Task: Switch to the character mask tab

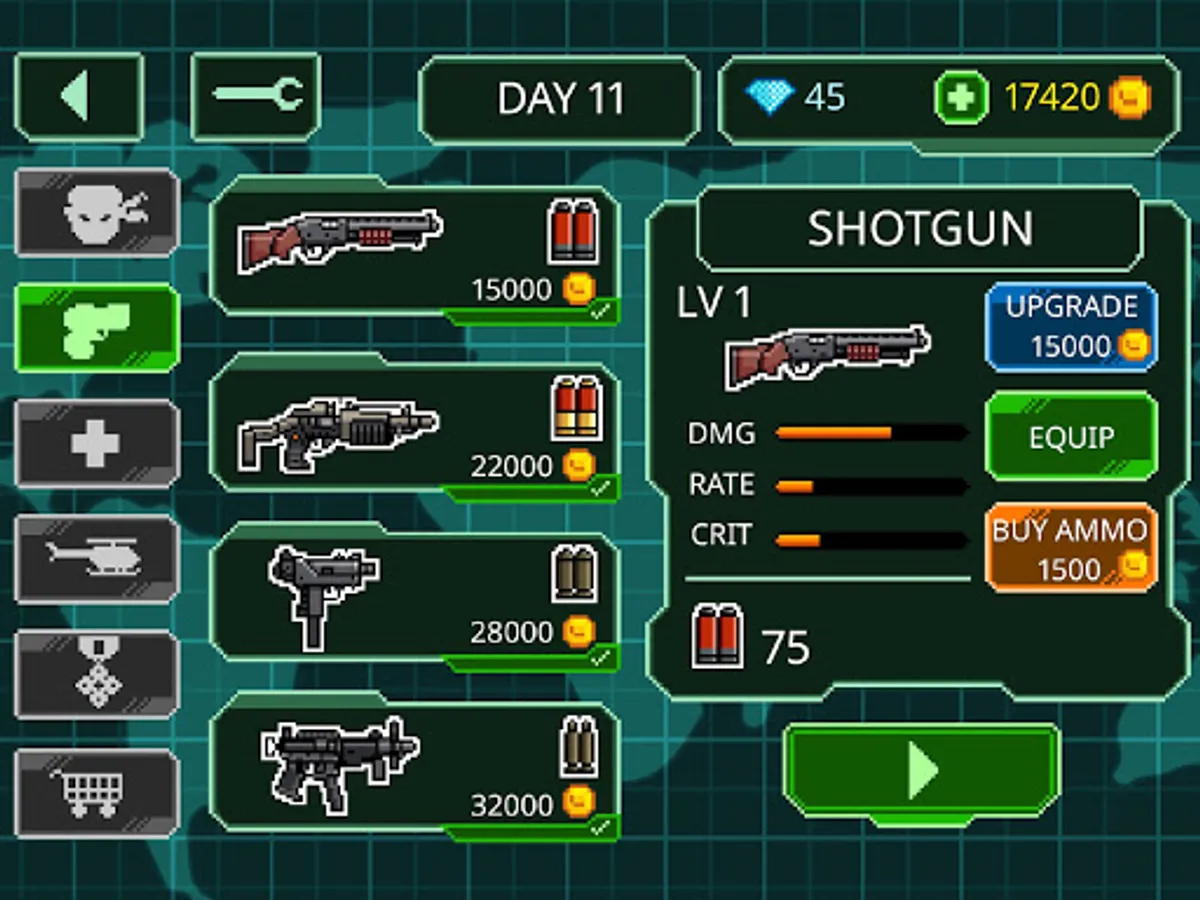Action: (x=97, y=213)
